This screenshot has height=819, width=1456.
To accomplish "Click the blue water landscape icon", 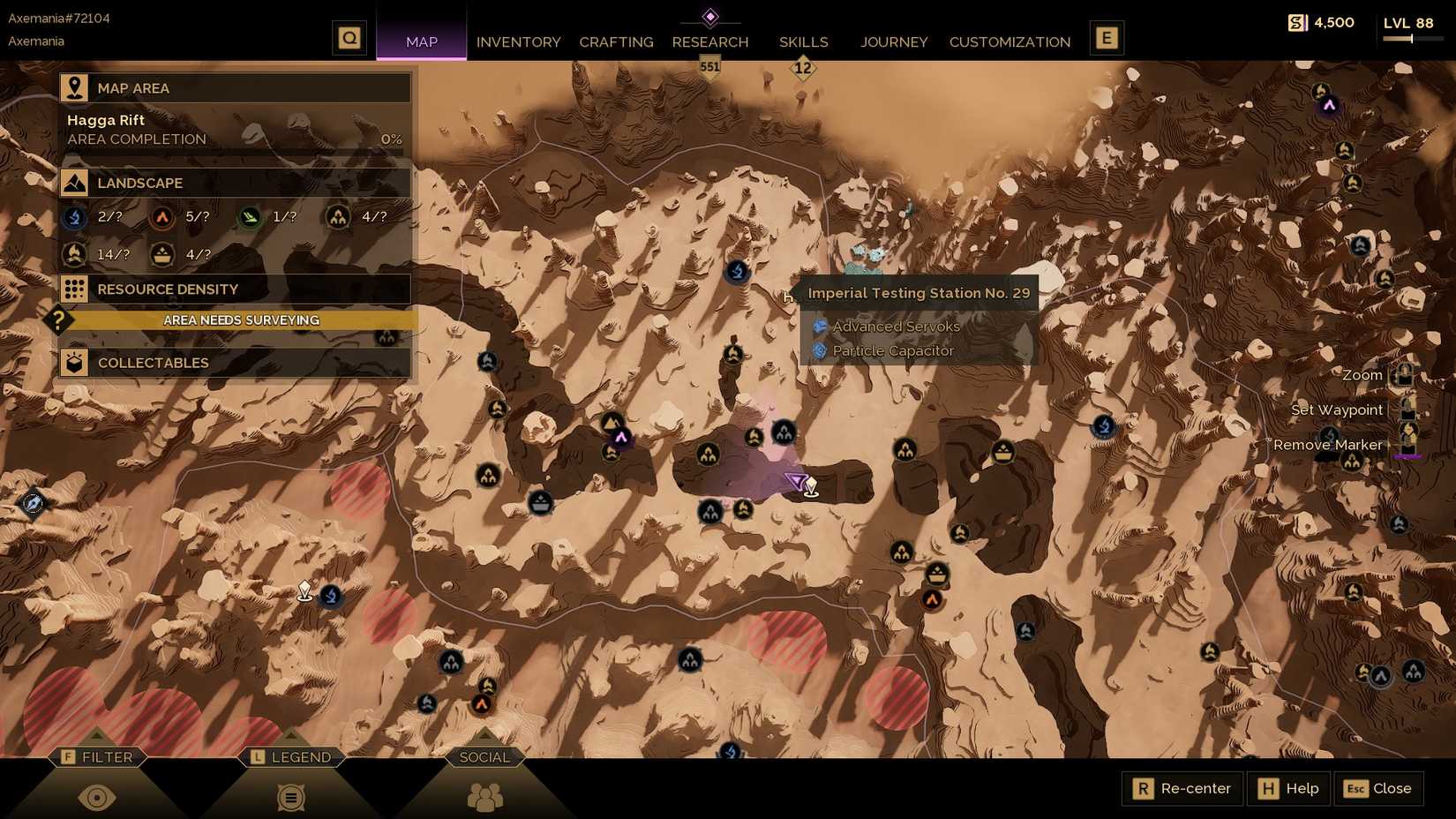I will (x=73, y=217).
